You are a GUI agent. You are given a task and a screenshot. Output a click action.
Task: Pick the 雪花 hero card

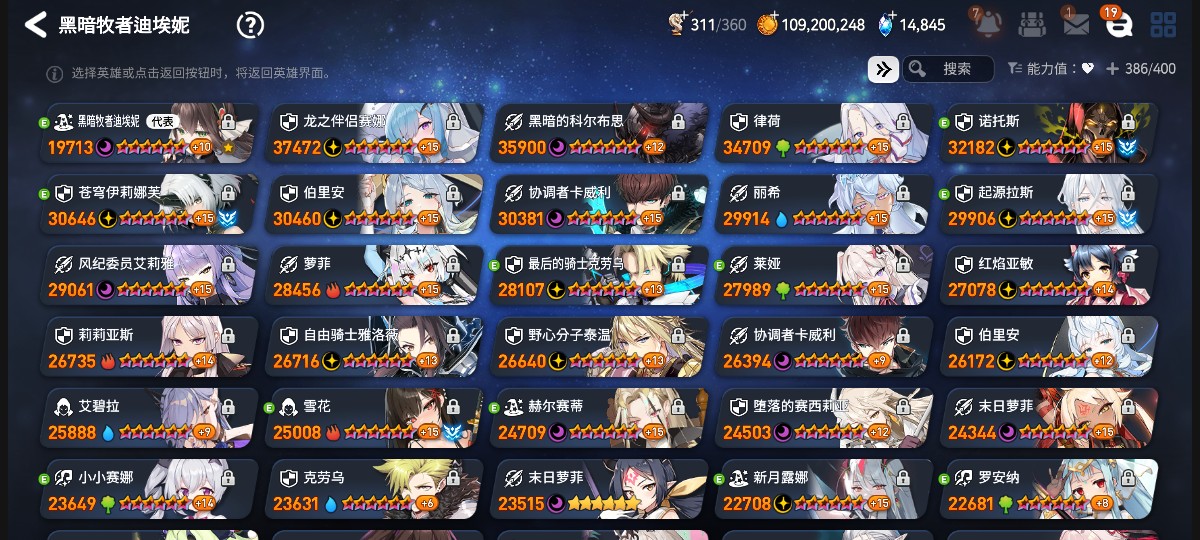(x=375, y=418)
